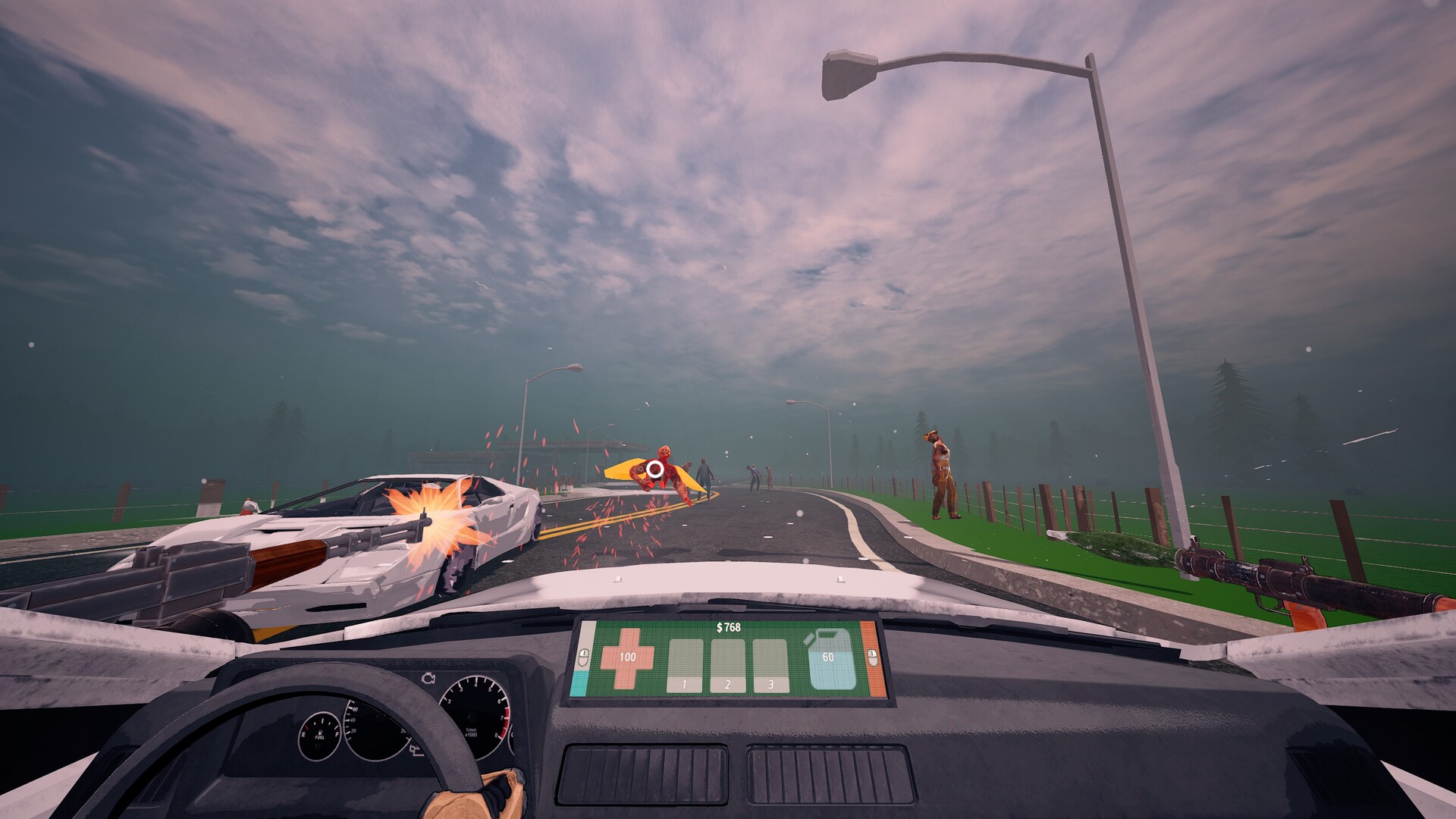Click the oil pressure warning symbol near tachometer
The image size is (1456, 819).
[x=415, y=750]
